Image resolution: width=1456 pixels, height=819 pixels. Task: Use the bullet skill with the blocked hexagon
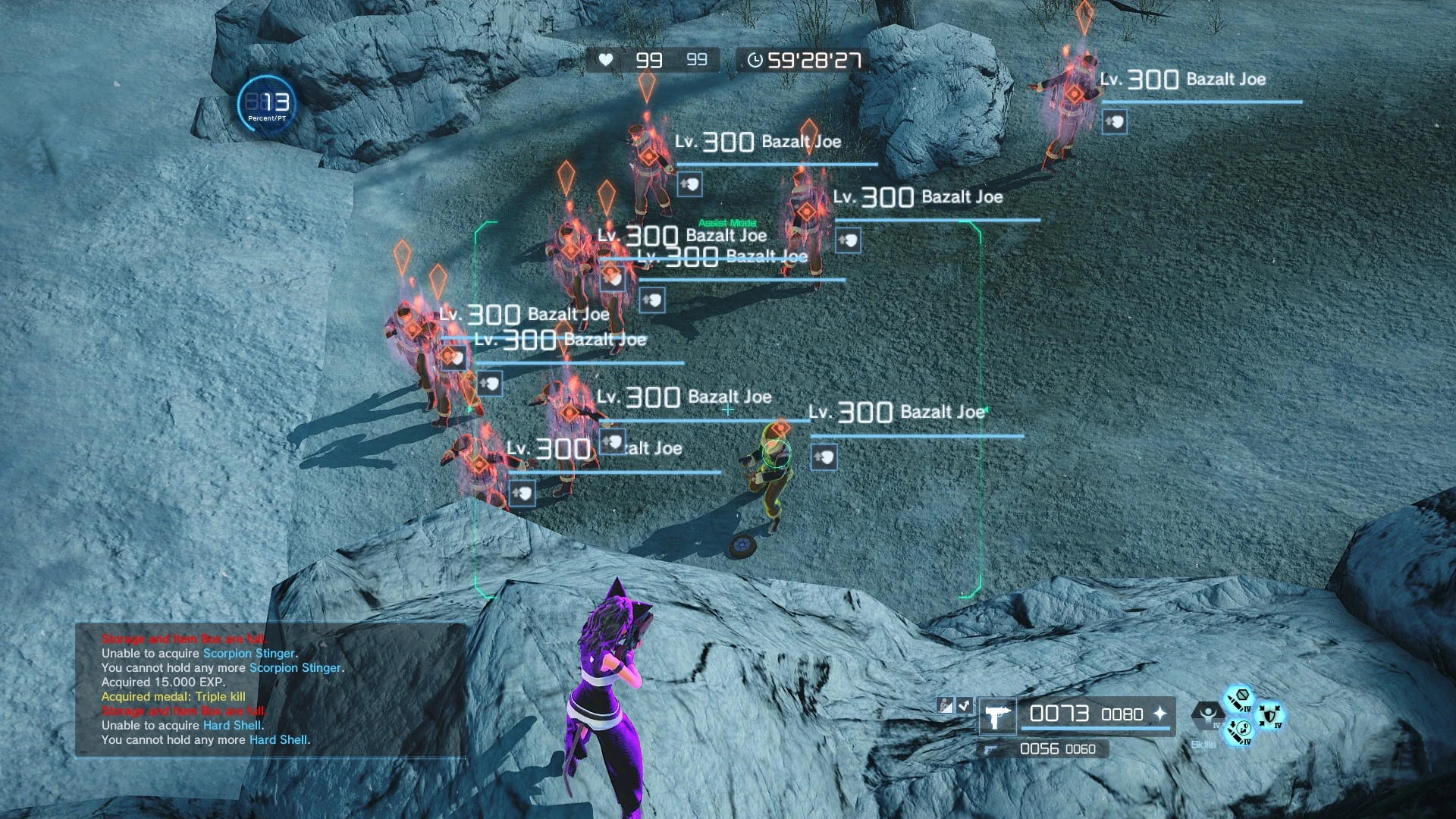1240,698
